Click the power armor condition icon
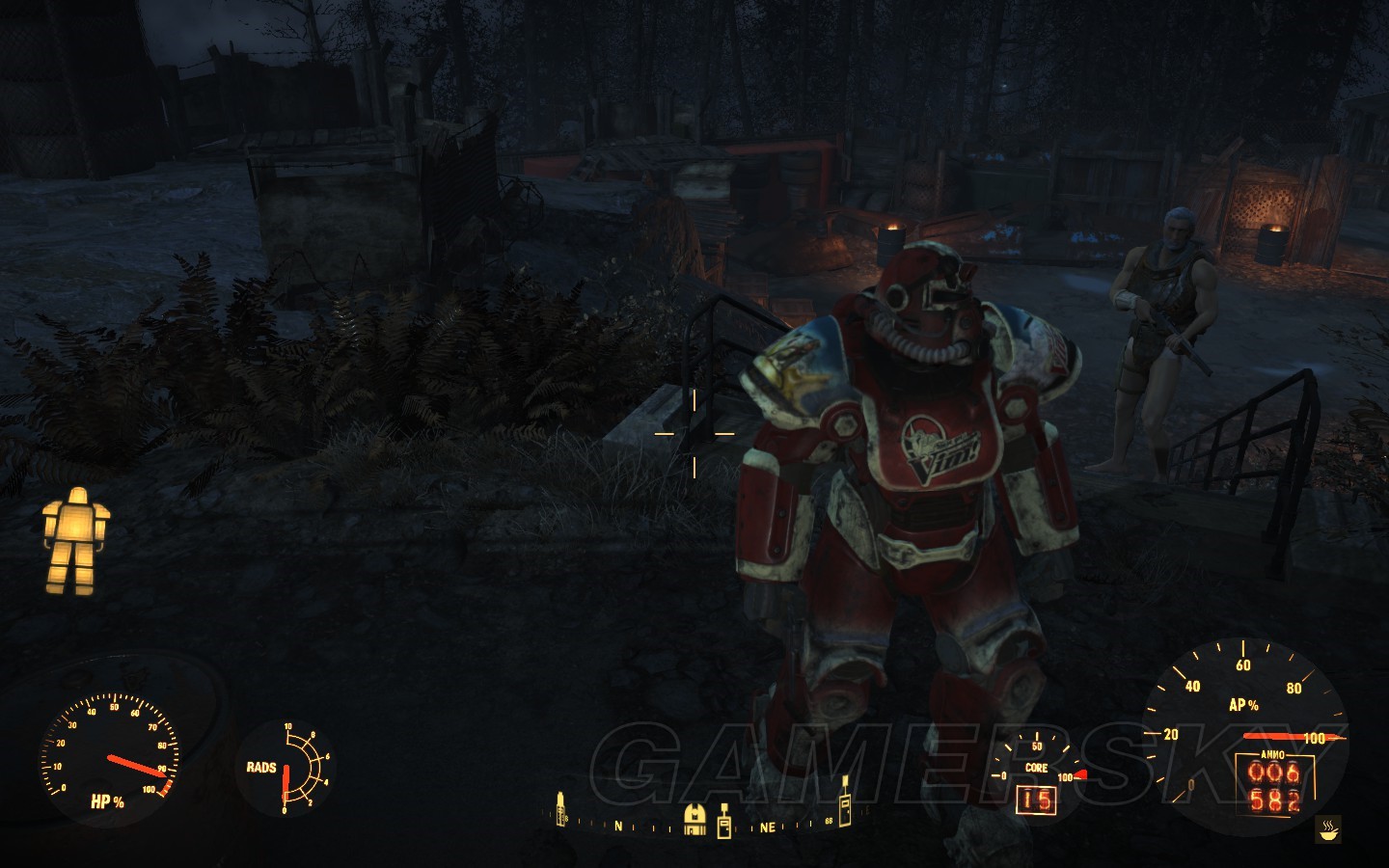Screen dimensions: 1389x868 pyautogui.click(x=75, y=540)
